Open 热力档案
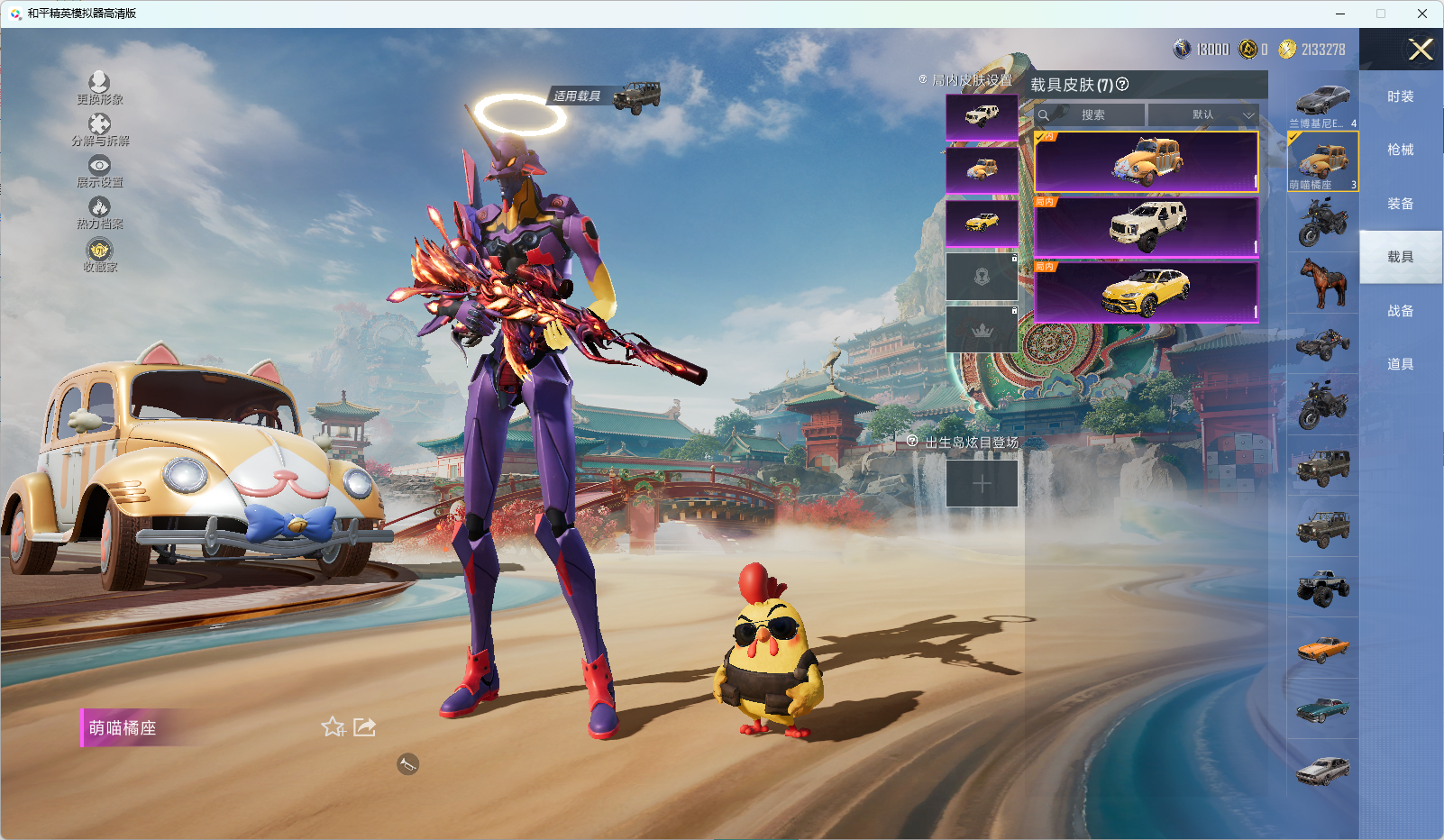Viewport: 1444px width, 840px height. pyautogui.click(x=99, y=213)
